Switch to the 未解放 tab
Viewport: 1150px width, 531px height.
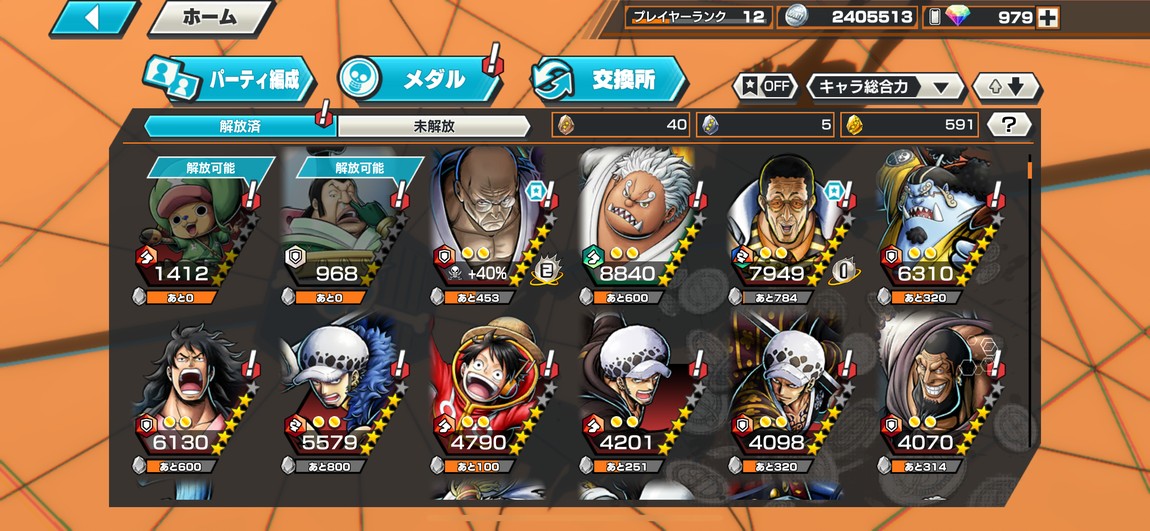click(433, 126)
